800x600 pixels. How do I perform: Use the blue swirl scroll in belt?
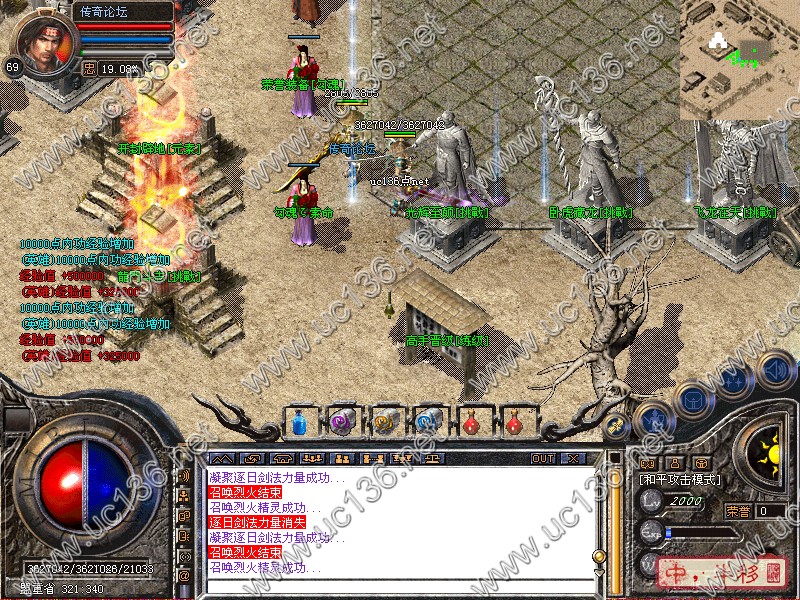point(429,423)
